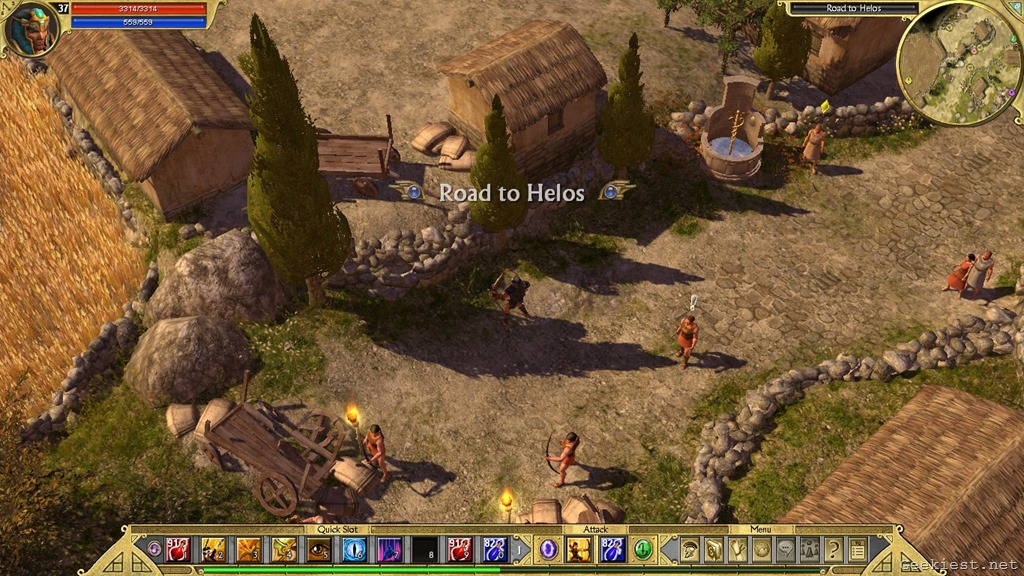The width and height of the screenshot is (1024, 576).
Task: Open the skills window via hand icon
Action: pyautogui.click(x=737, y=548)
